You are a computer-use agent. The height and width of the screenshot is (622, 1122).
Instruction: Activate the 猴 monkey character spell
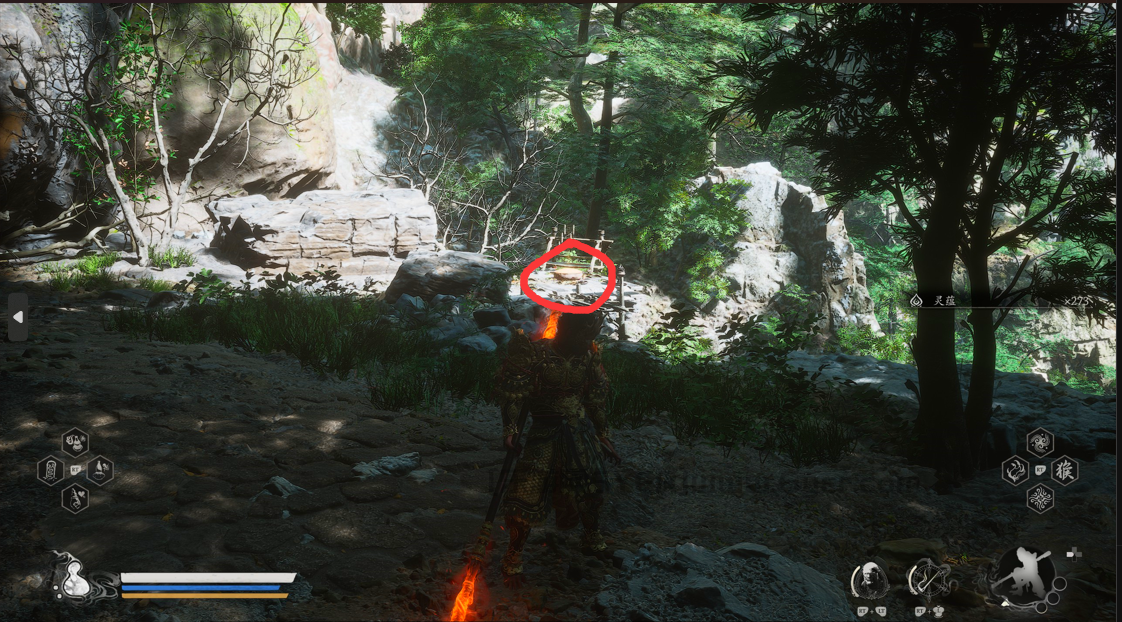(x=1065, y=470)
